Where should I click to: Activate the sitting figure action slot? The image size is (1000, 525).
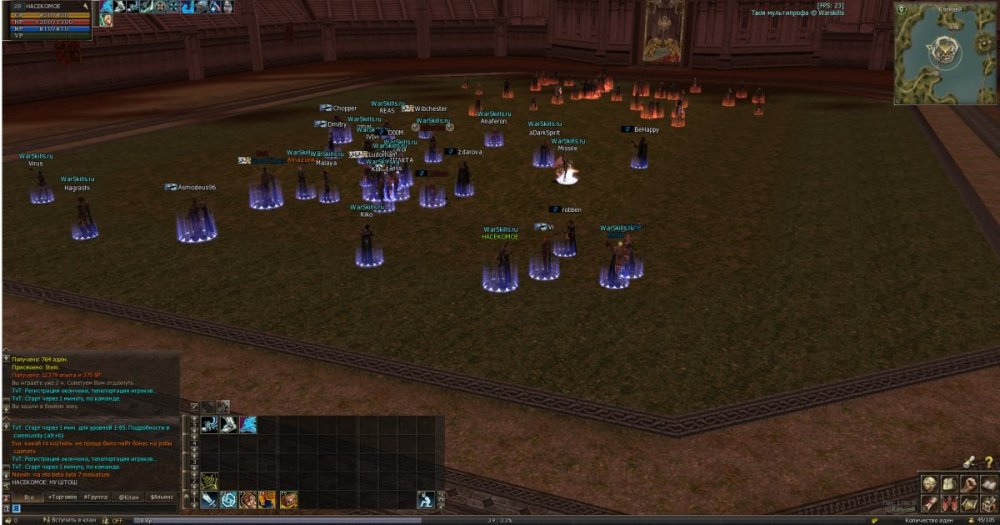coord(425,499)
